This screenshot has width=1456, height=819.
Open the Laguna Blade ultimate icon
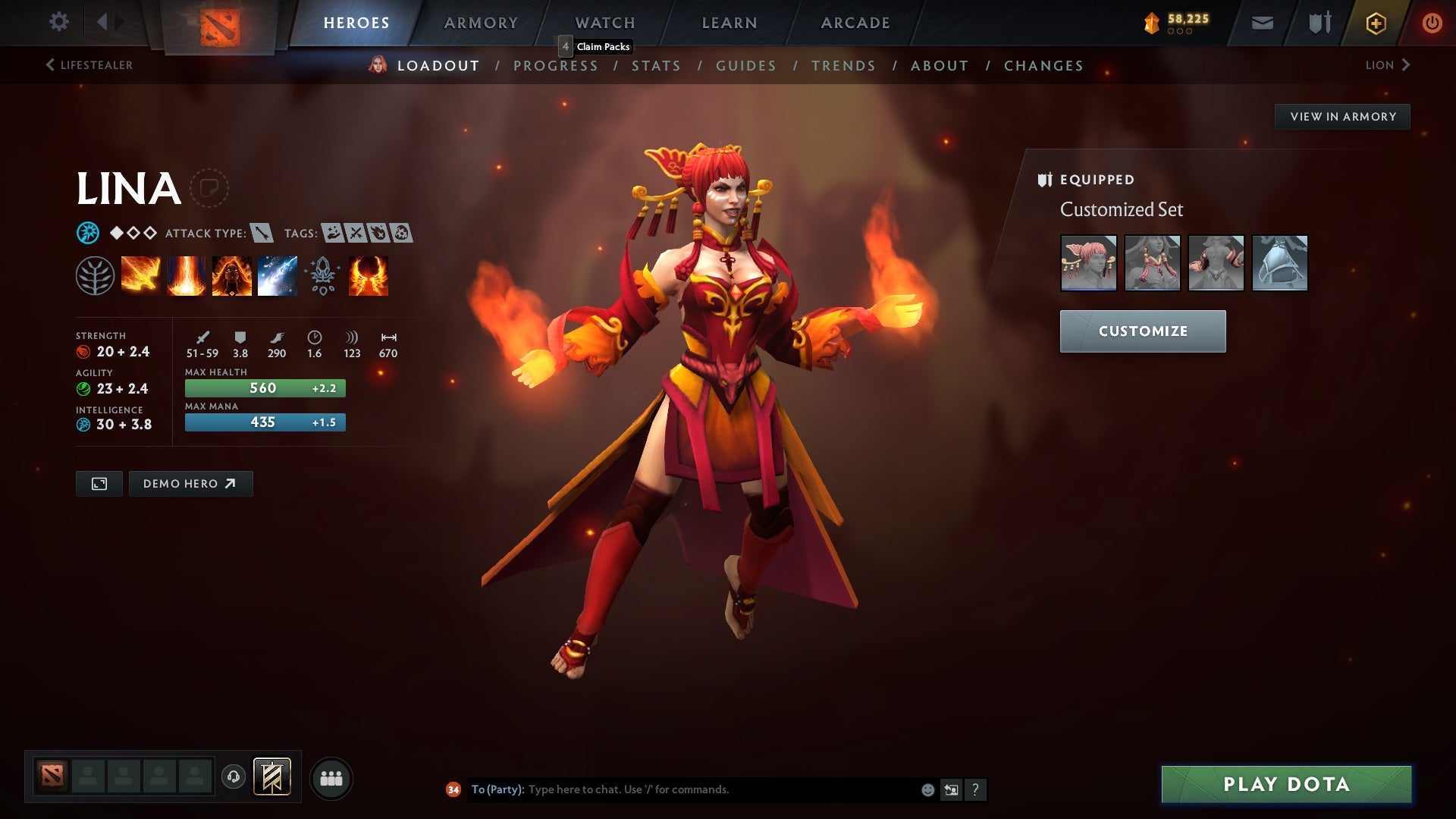tap(277, 275)
